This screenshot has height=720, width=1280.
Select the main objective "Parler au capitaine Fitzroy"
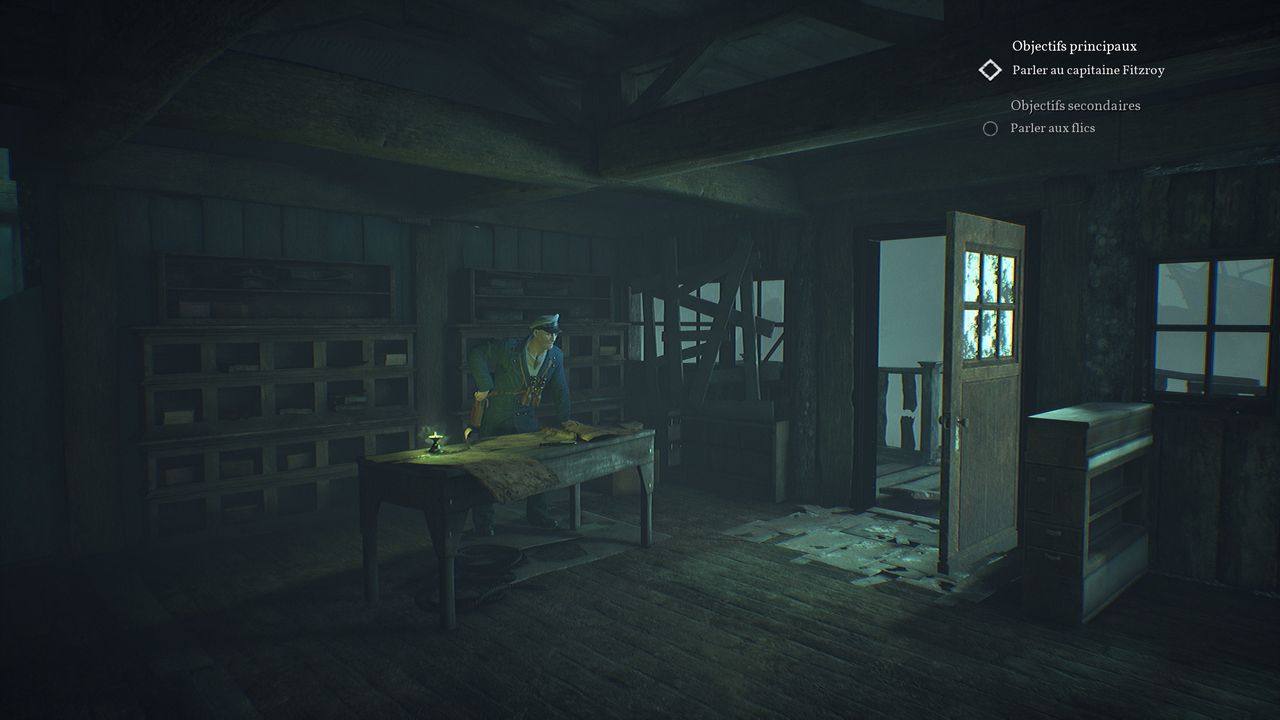pyautogui.click(x=1088, y=70)
